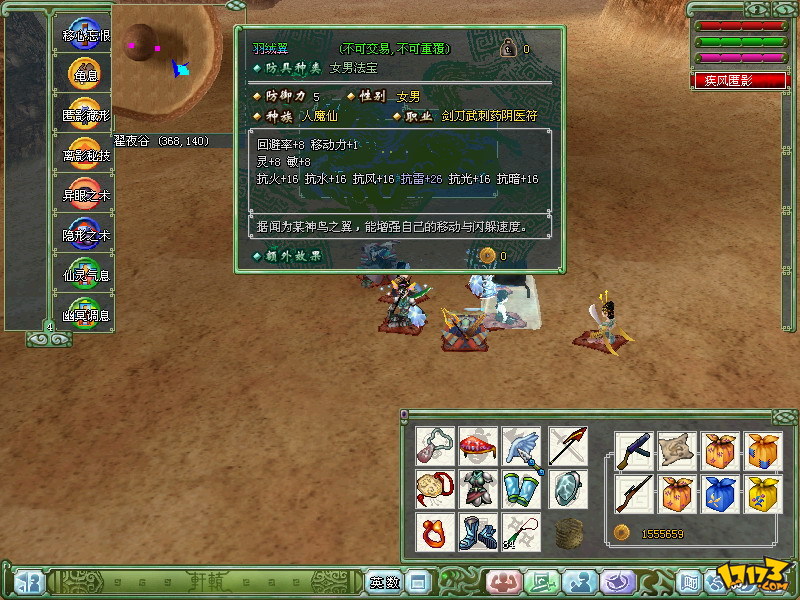Select the 幽冥调息 skill

(x=86, y=314)
